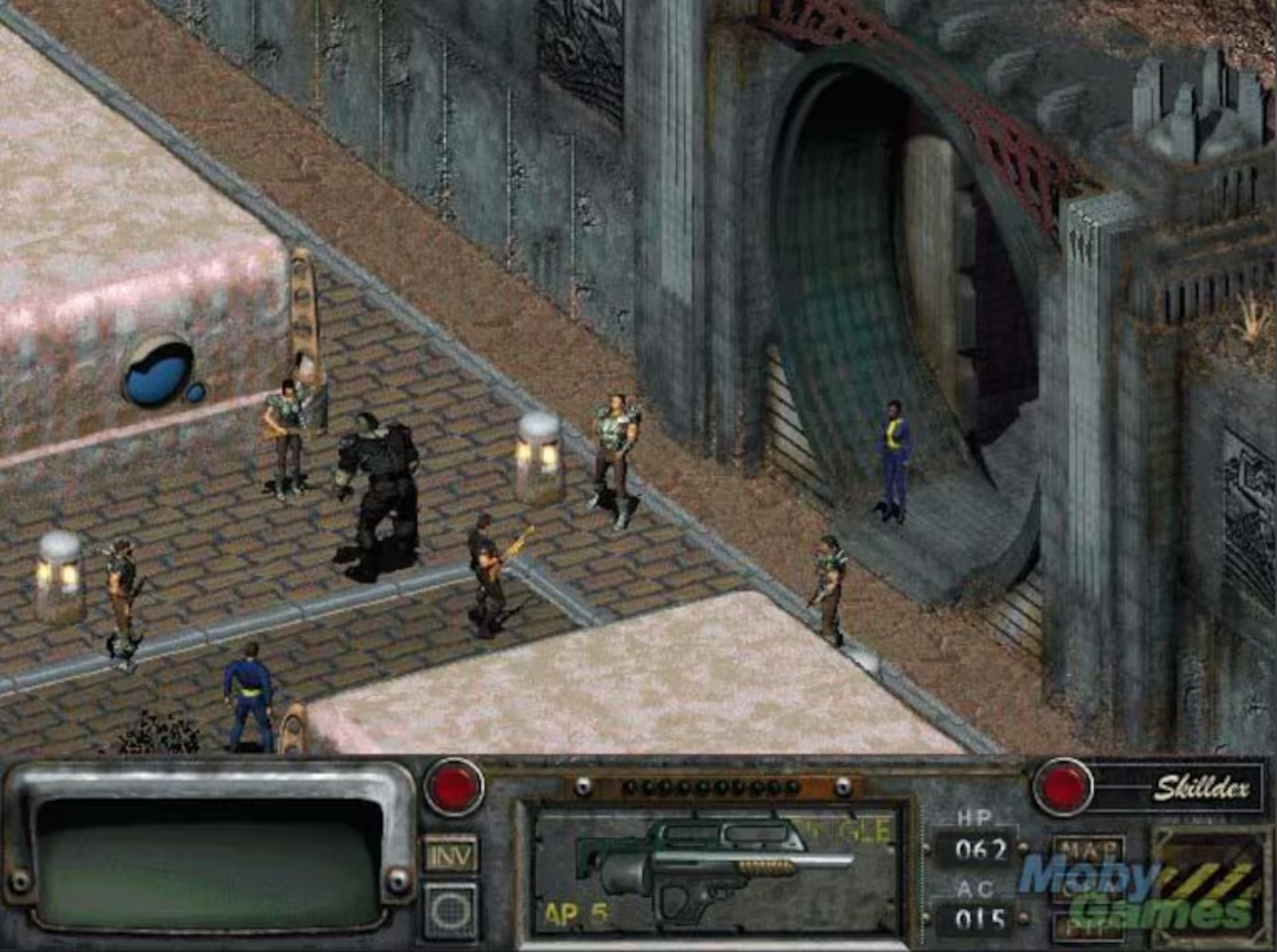Open the inventory with the INV button

point(449,855)
